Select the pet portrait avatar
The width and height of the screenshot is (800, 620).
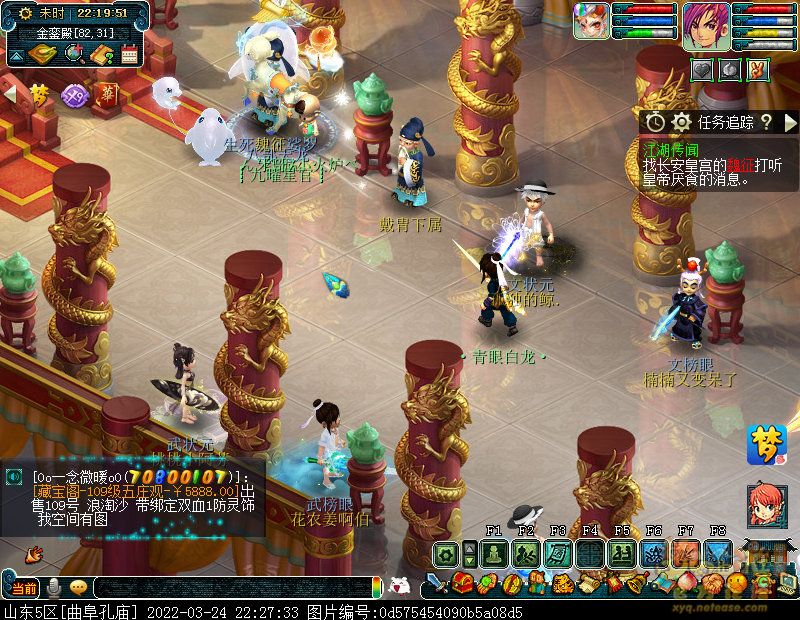591,21
